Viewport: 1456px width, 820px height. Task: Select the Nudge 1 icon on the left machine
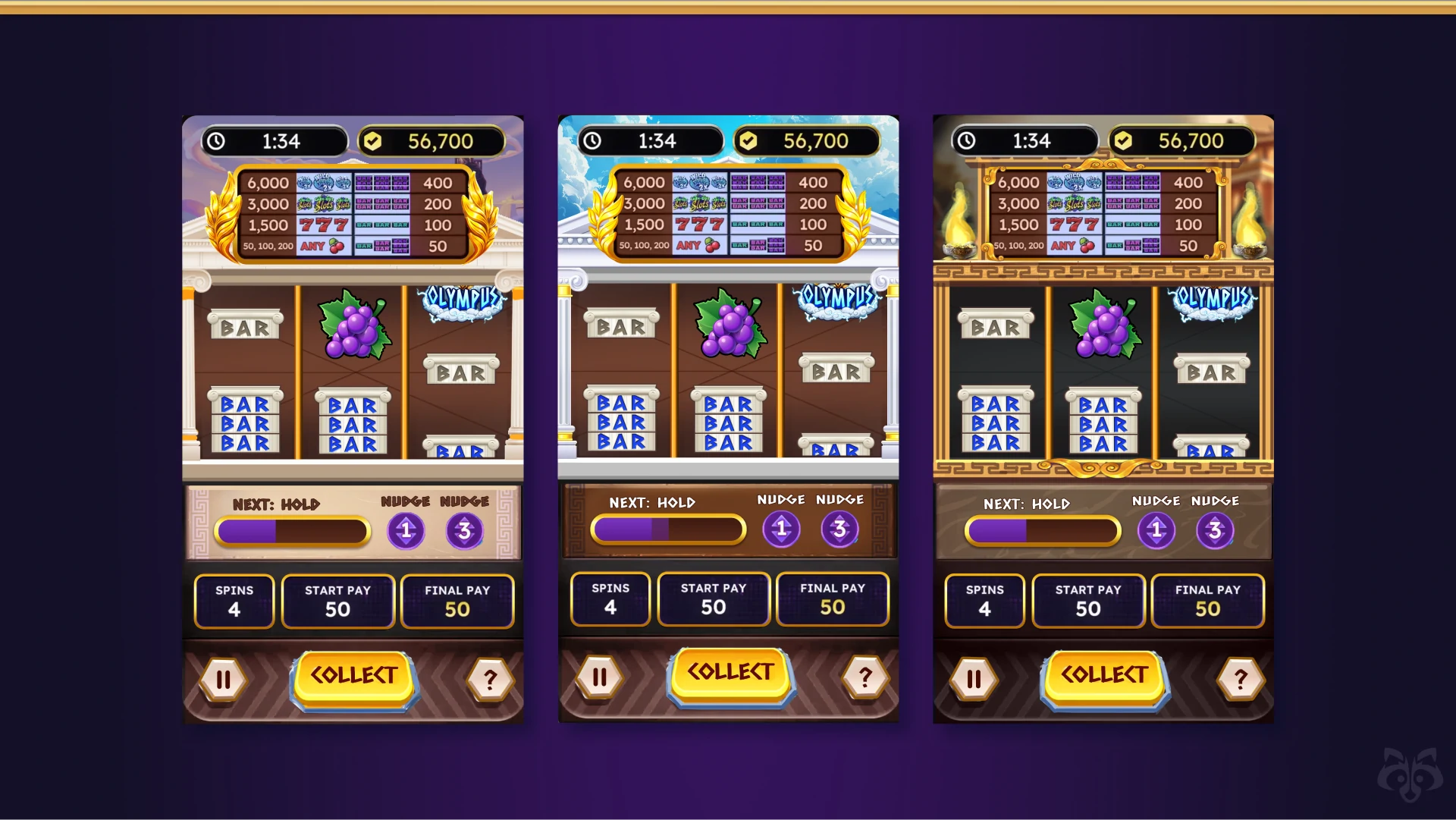406,530
